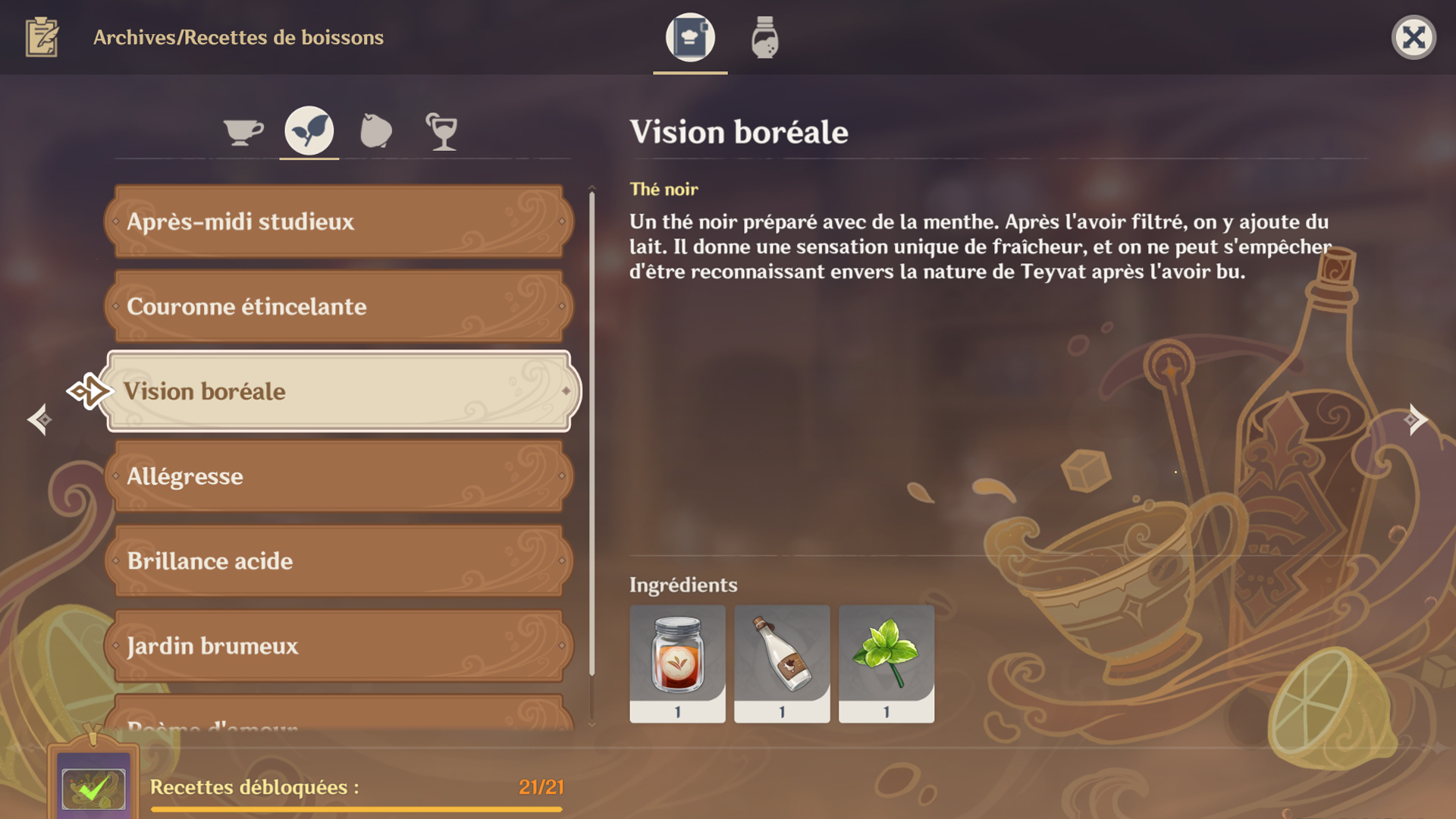The height and width of the screenshot is (819, 1456).
Task: Select the Jardin brumeux recipe
Action: click(x=337, y=646)
